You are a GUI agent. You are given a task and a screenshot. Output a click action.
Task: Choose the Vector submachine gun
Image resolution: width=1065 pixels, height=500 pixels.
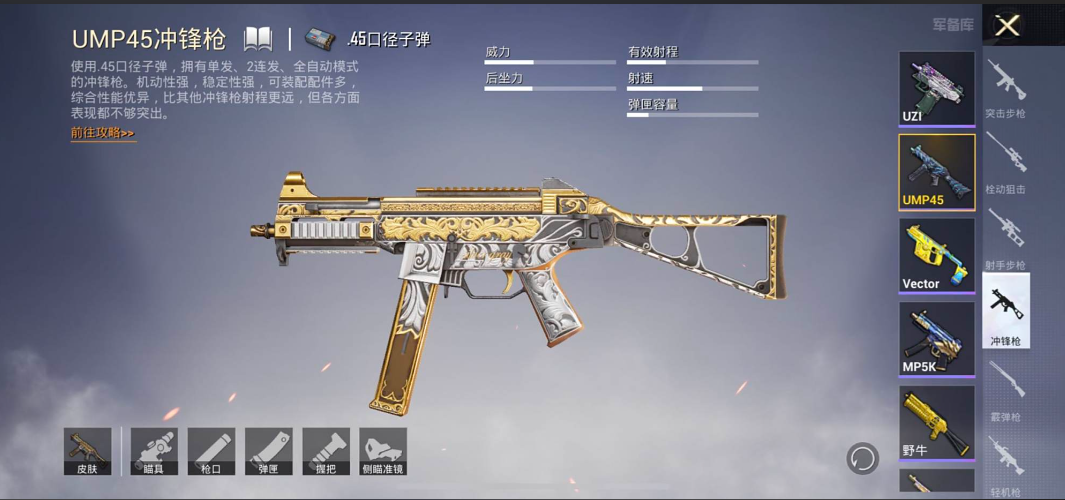coord(936,255)
